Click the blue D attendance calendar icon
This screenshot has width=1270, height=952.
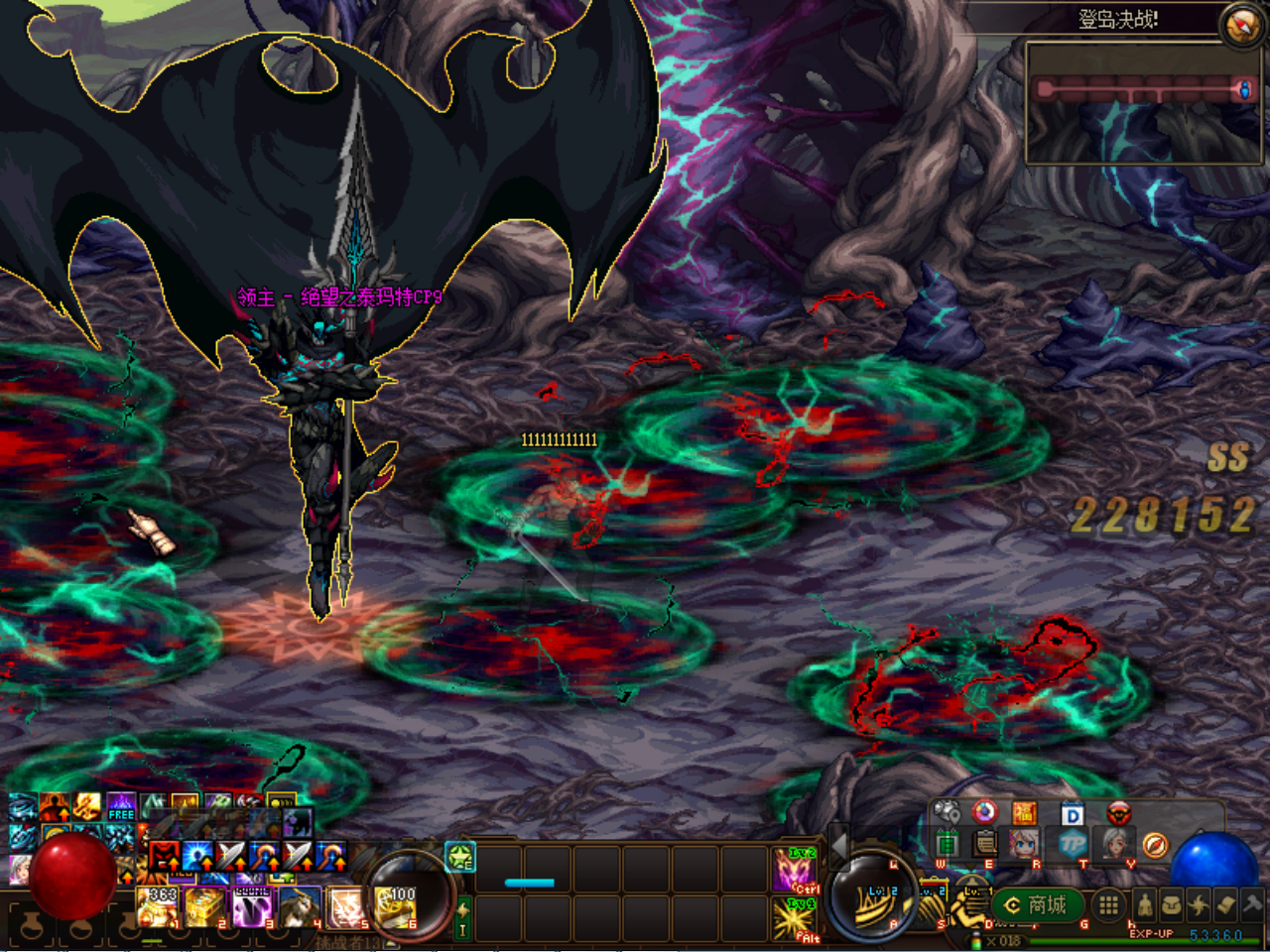point(1072,812)
